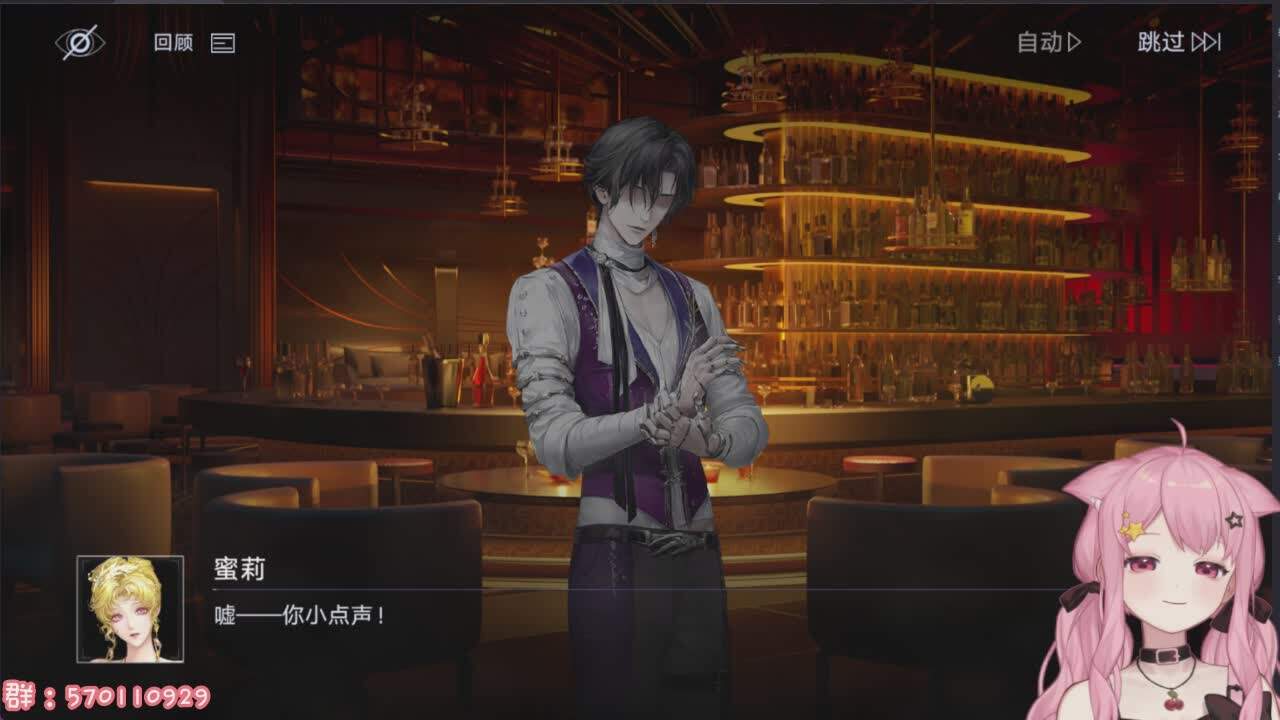Hide the interface with the crossed-eye icon
This screenshot has height=720, width=1280.
(x=79, y=42)
